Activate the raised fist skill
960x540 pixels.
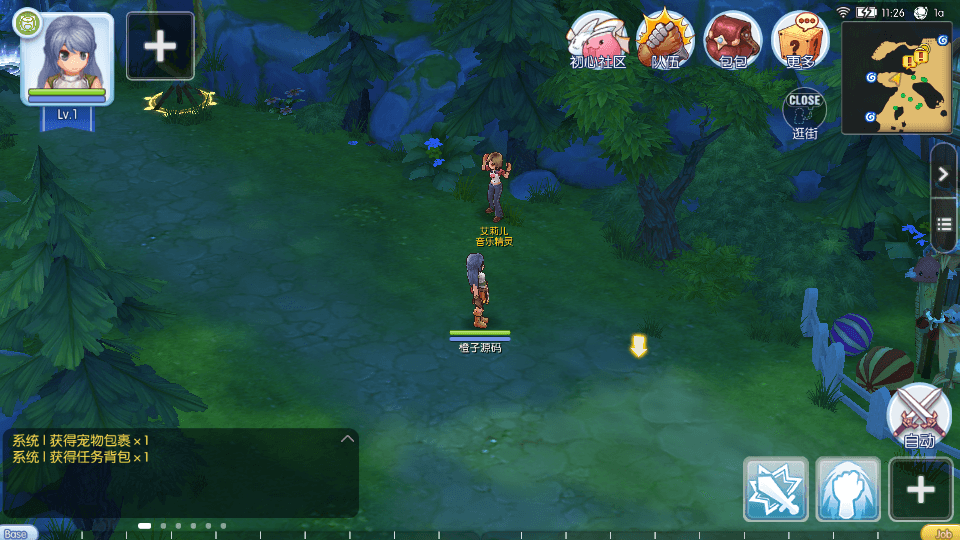pyautogui.click(x=848, y=489)
